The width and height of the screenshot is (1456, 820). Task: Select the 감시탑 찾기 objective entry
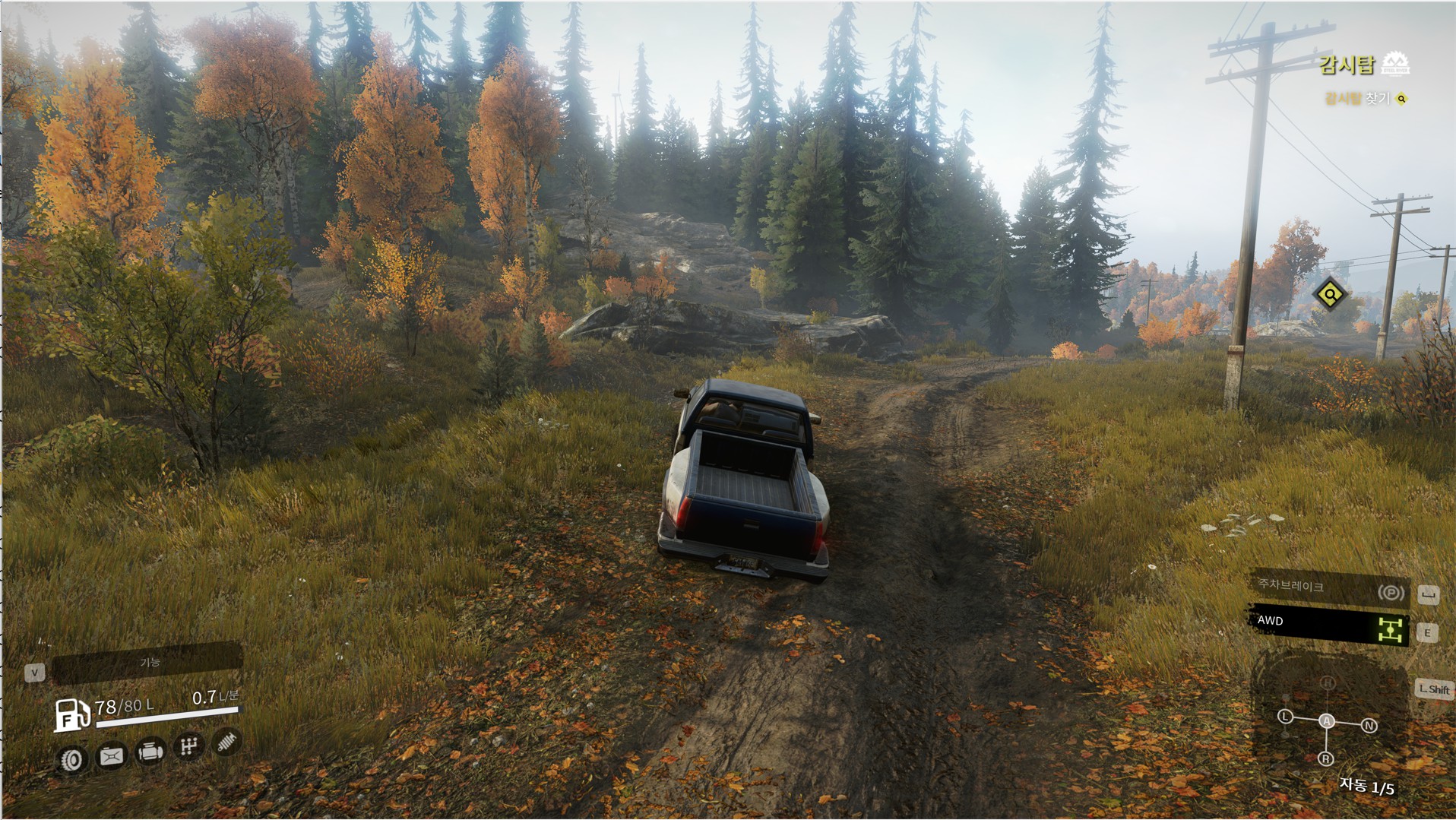point(1358,99)
